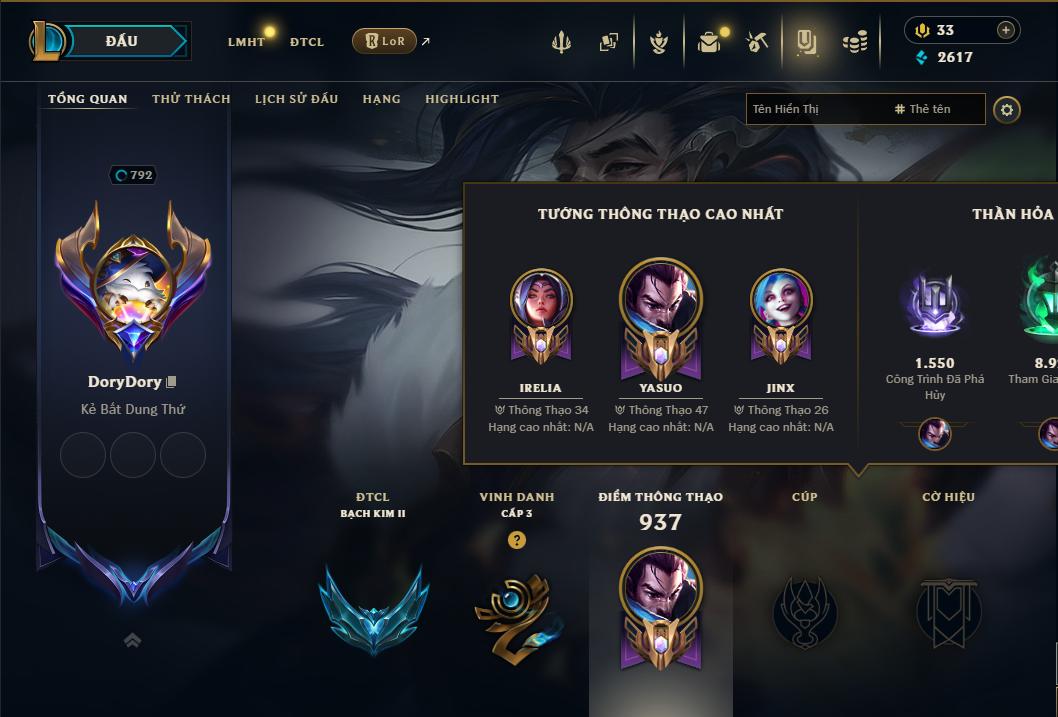Open the Clash trident icon
Viewport: 1058px width, 717px height.
561,42
